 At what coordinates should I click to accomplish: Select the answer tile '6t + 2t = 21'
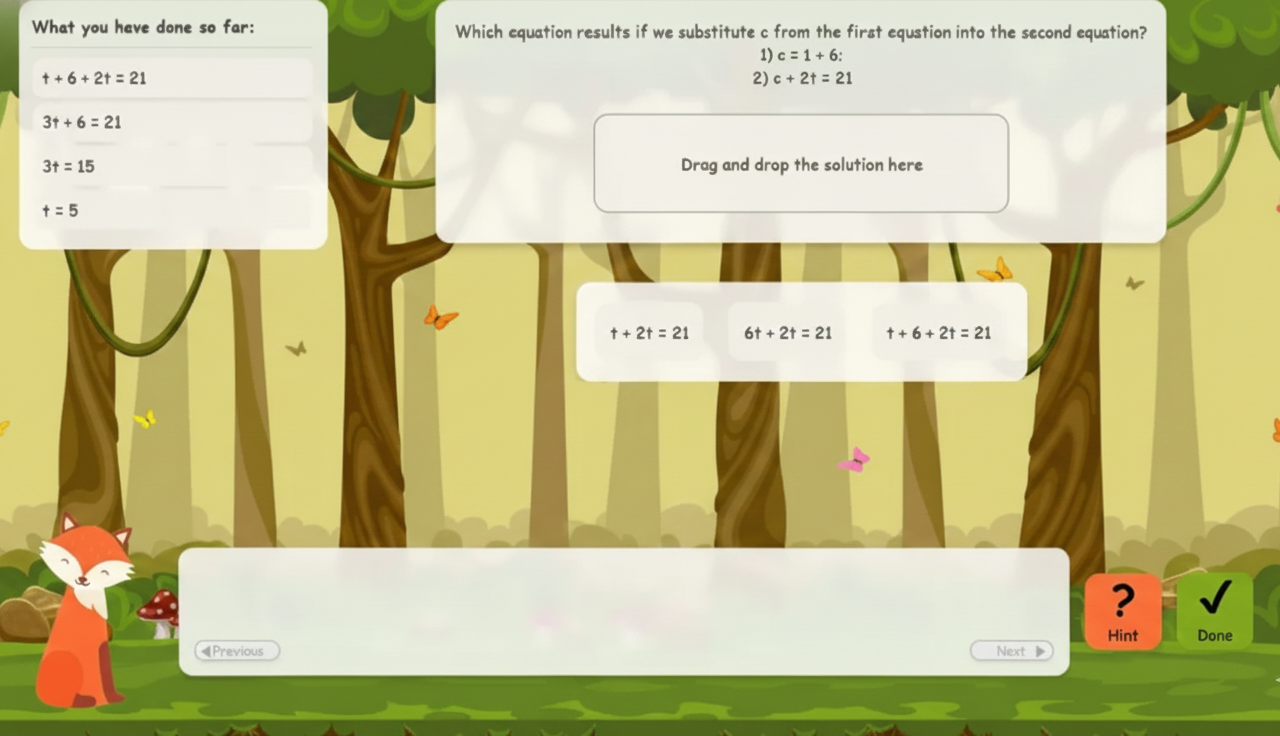click(788, 333)
